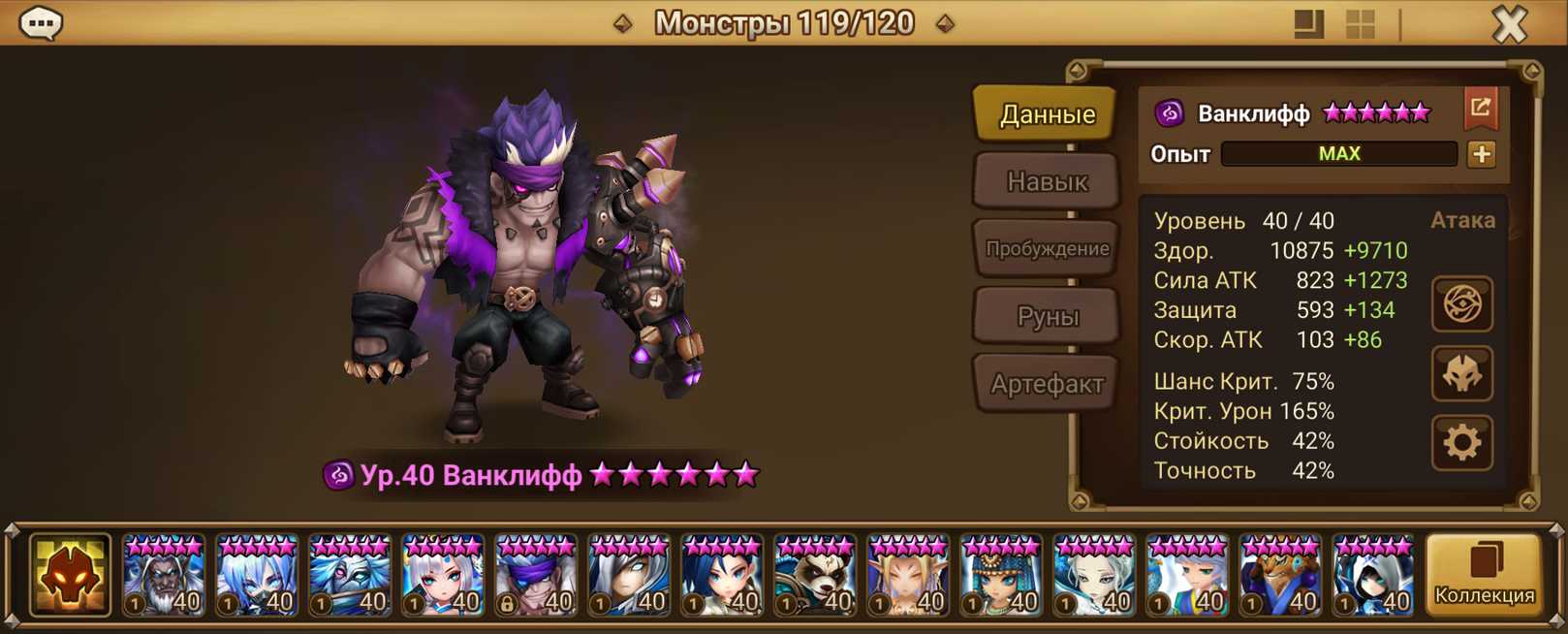Click the orange demon mask icon
This screenshot has height=634, width=1568.
pos(70,576)
